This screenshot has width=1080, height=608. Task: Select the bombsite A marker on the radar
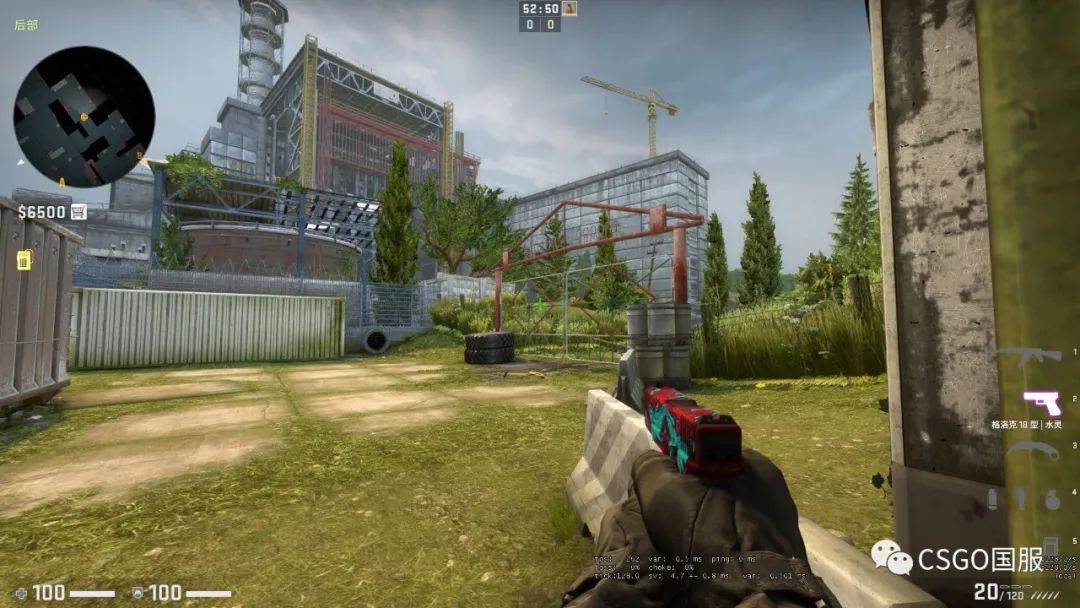62,182
